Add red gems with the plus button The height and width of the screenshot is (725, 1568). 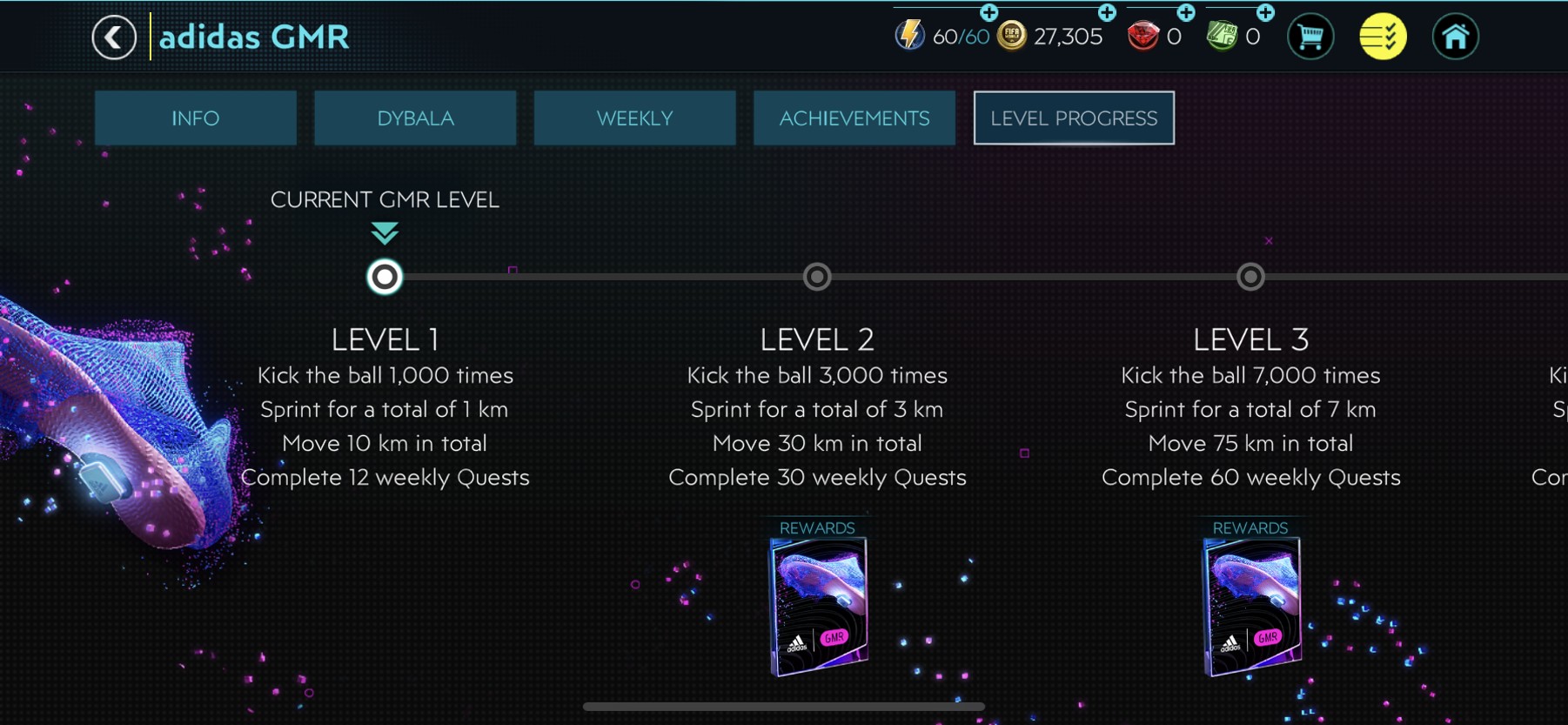1186,12
